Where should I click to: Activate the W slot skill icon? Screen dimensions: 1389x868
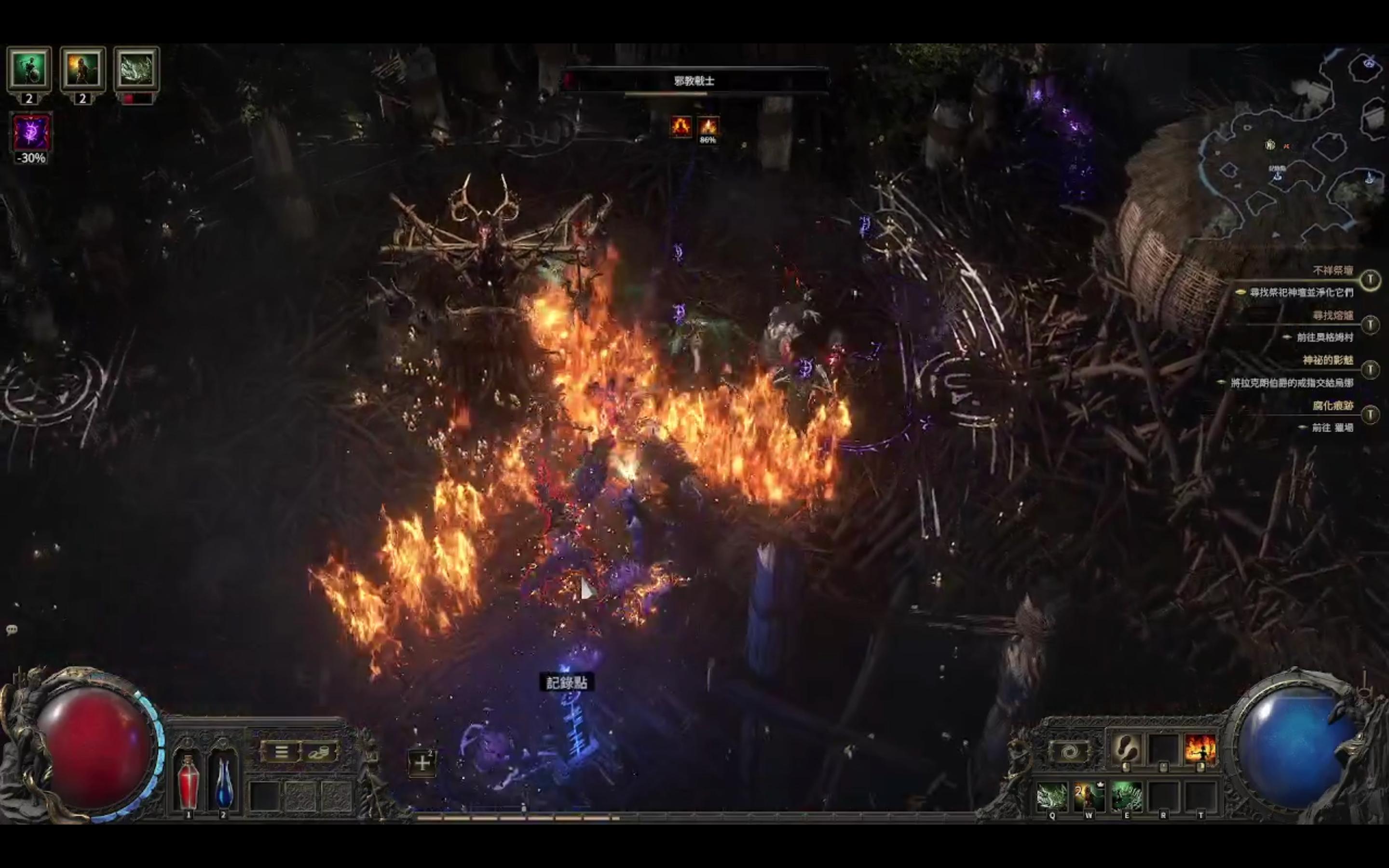pos(1089,796)
